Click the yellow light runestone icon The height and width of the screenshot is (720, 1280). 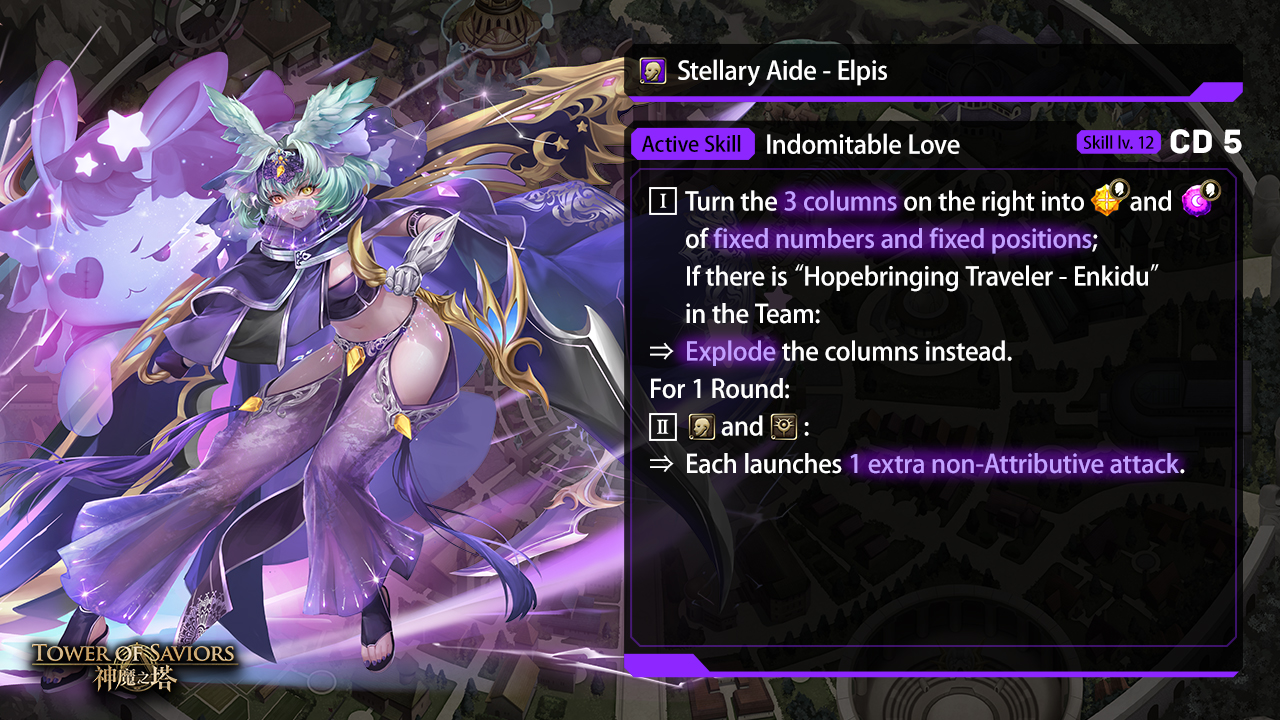(1107, 201)
